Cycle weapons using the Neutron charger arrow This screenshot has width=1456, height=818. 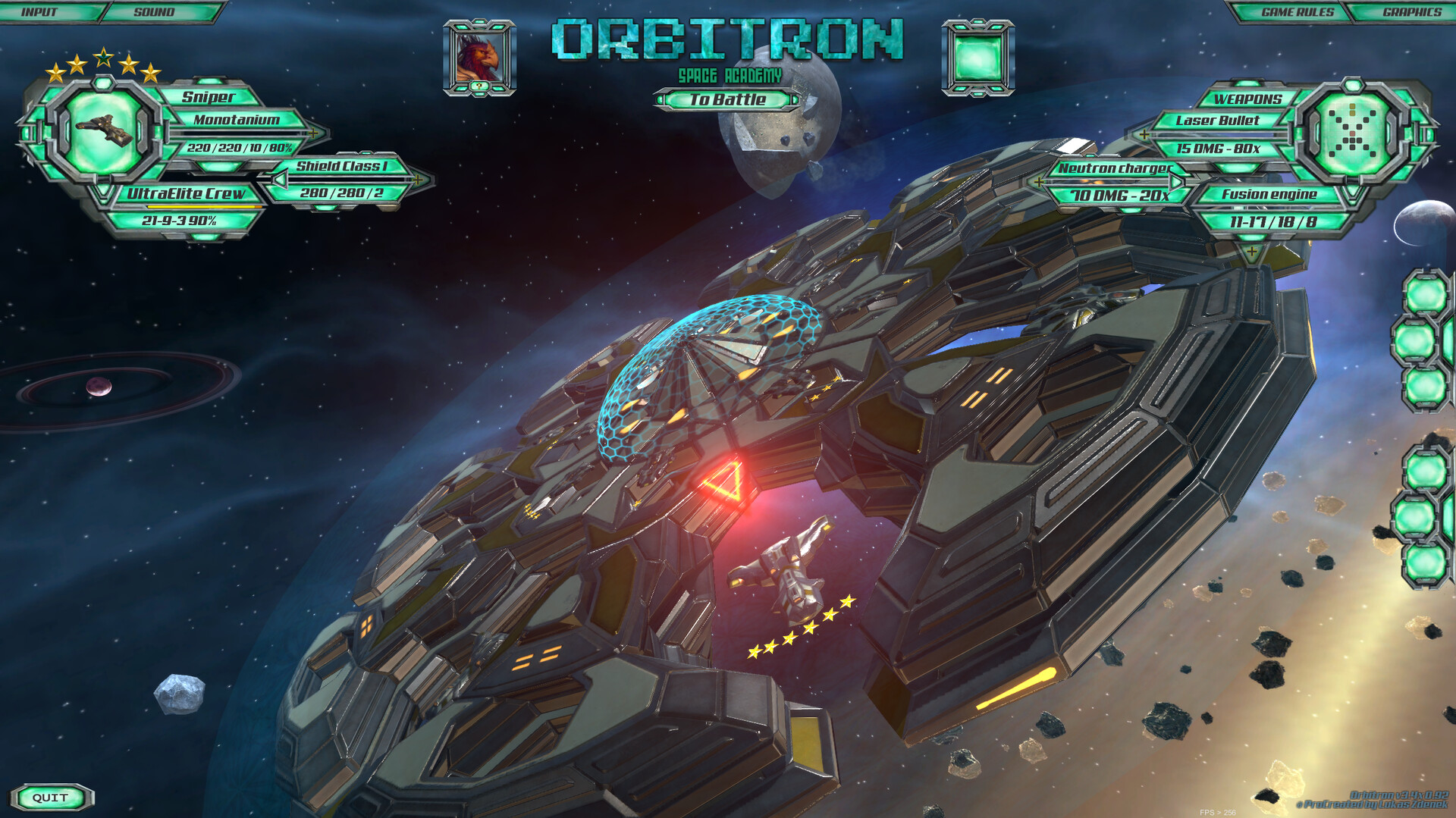1175,182
